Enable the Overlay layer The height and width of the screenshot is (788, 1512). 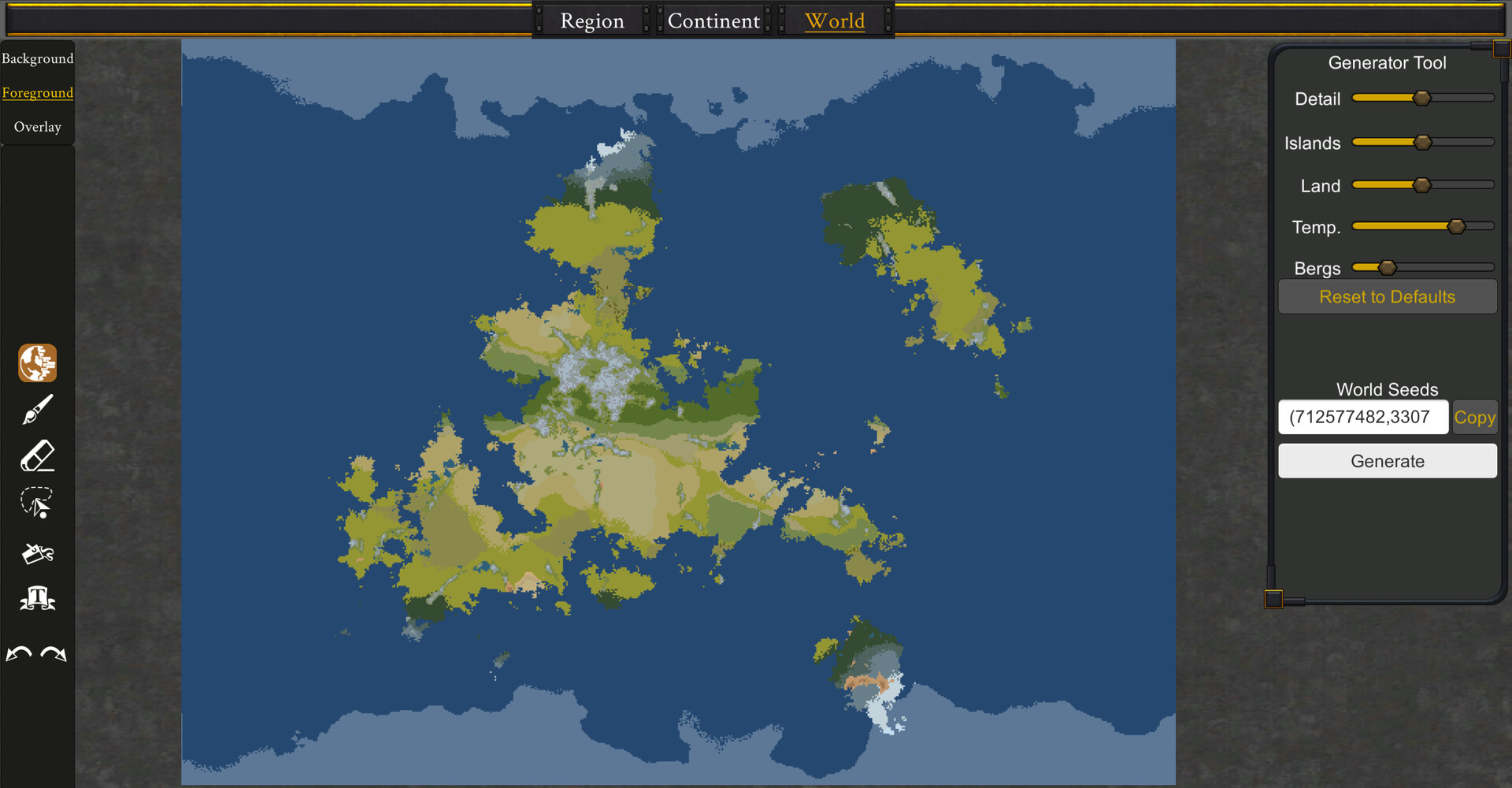point(37,126)
